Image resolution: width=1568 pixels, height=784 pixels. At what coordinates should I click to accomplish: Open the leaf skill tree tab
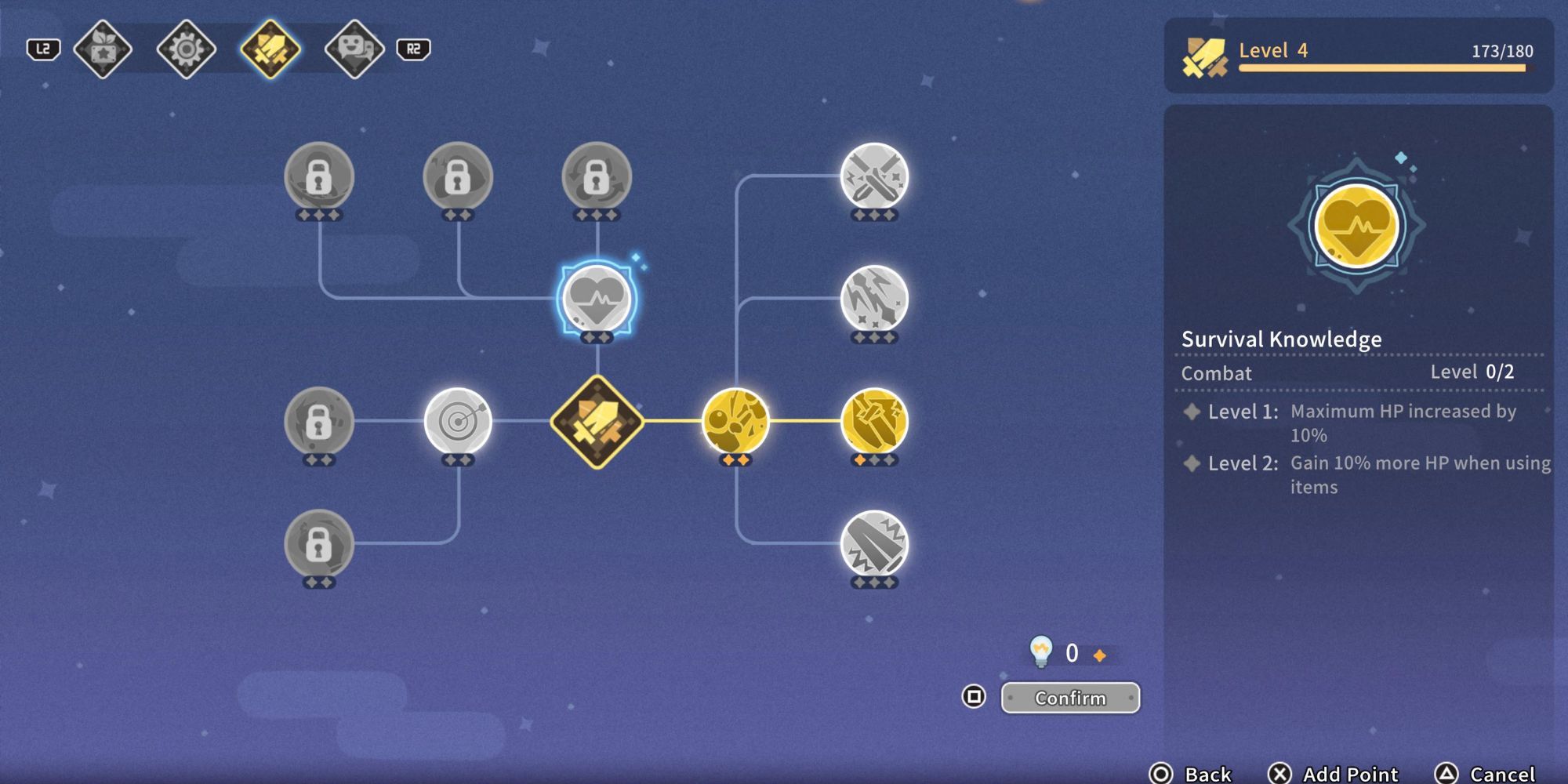[x=103, y=49]
